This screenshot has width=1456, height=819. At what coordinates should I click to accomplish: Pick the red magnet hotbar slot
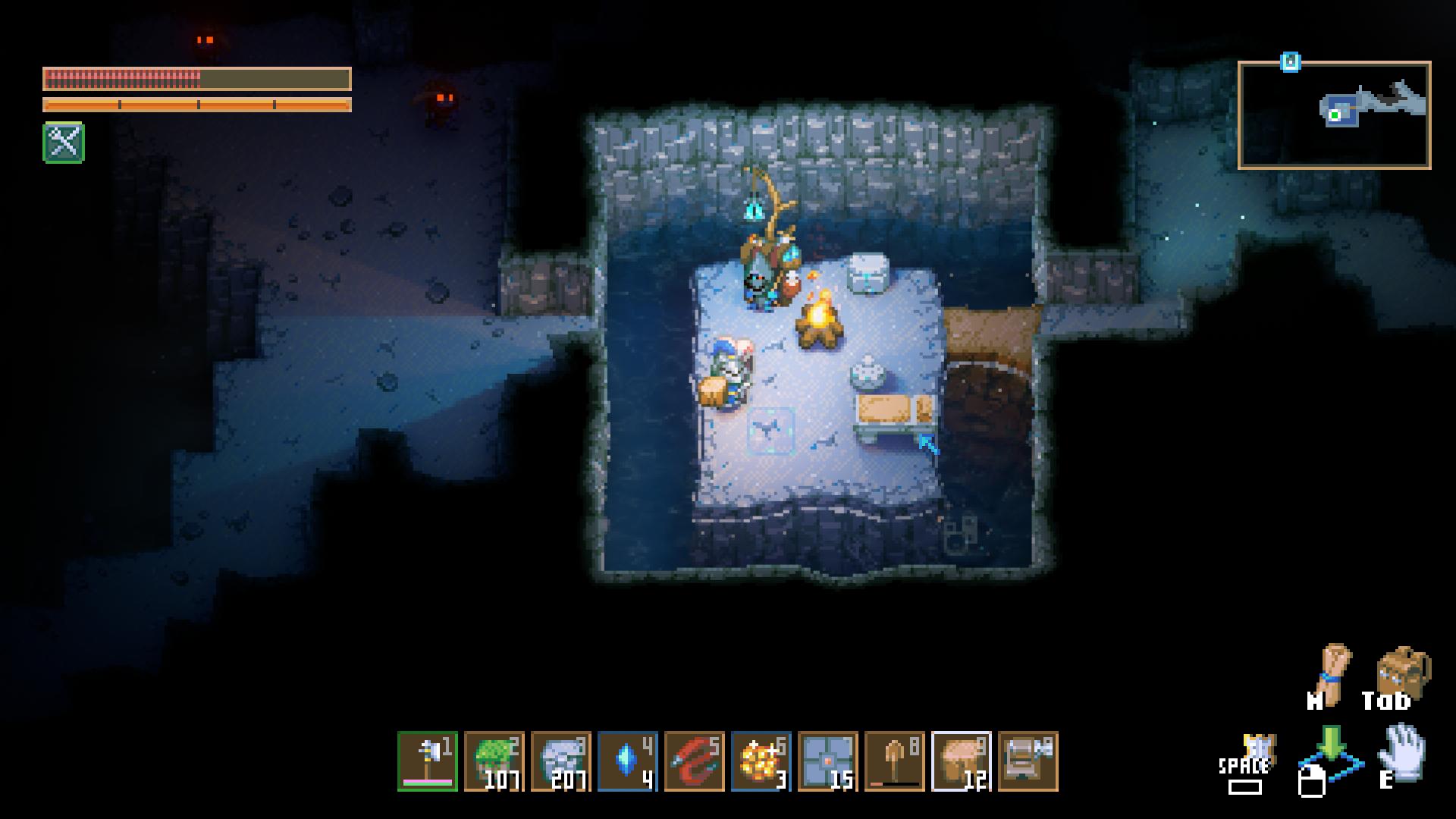(695, 761)
